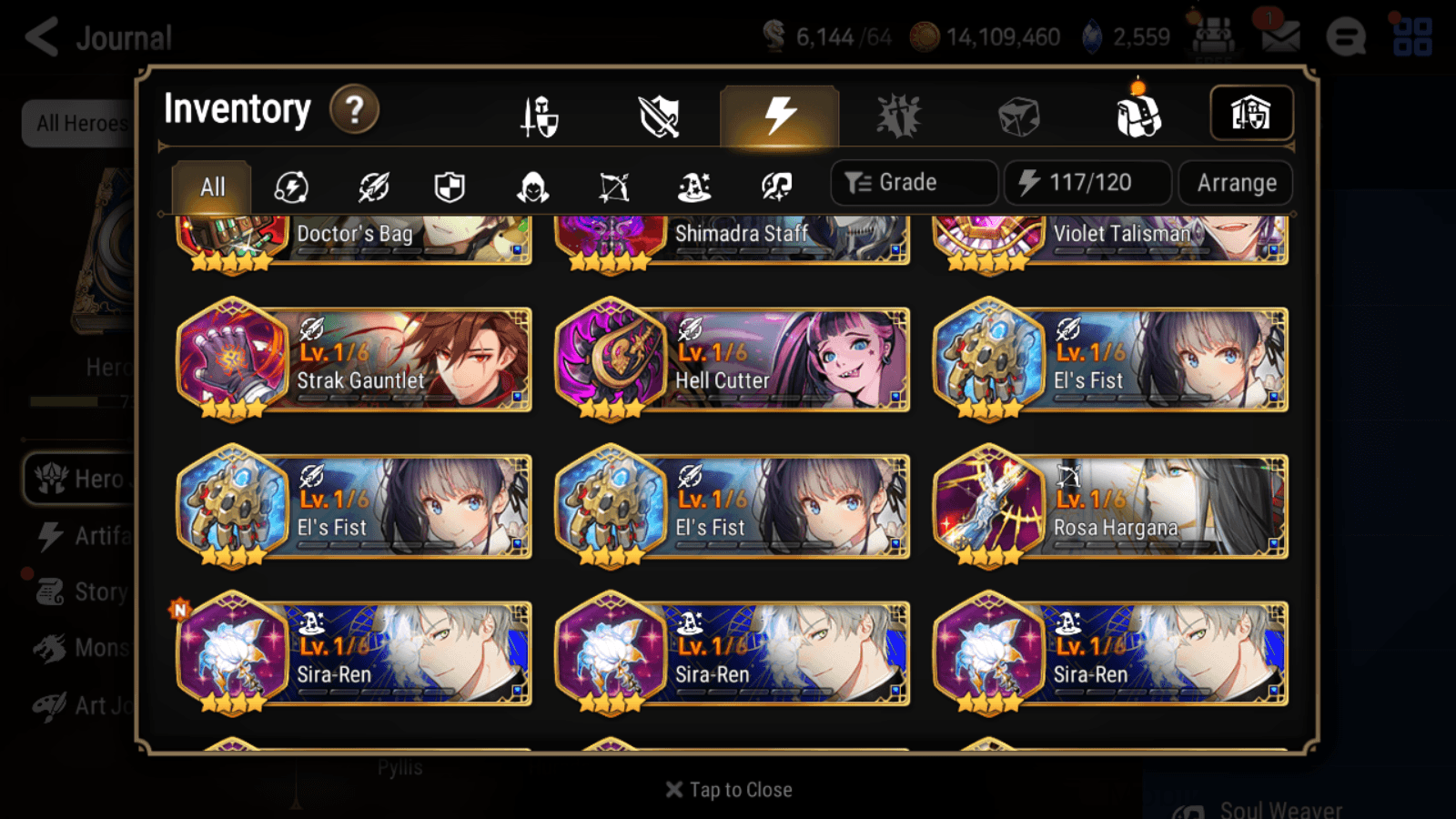Click the blue grid menu icon top right

1414,36
